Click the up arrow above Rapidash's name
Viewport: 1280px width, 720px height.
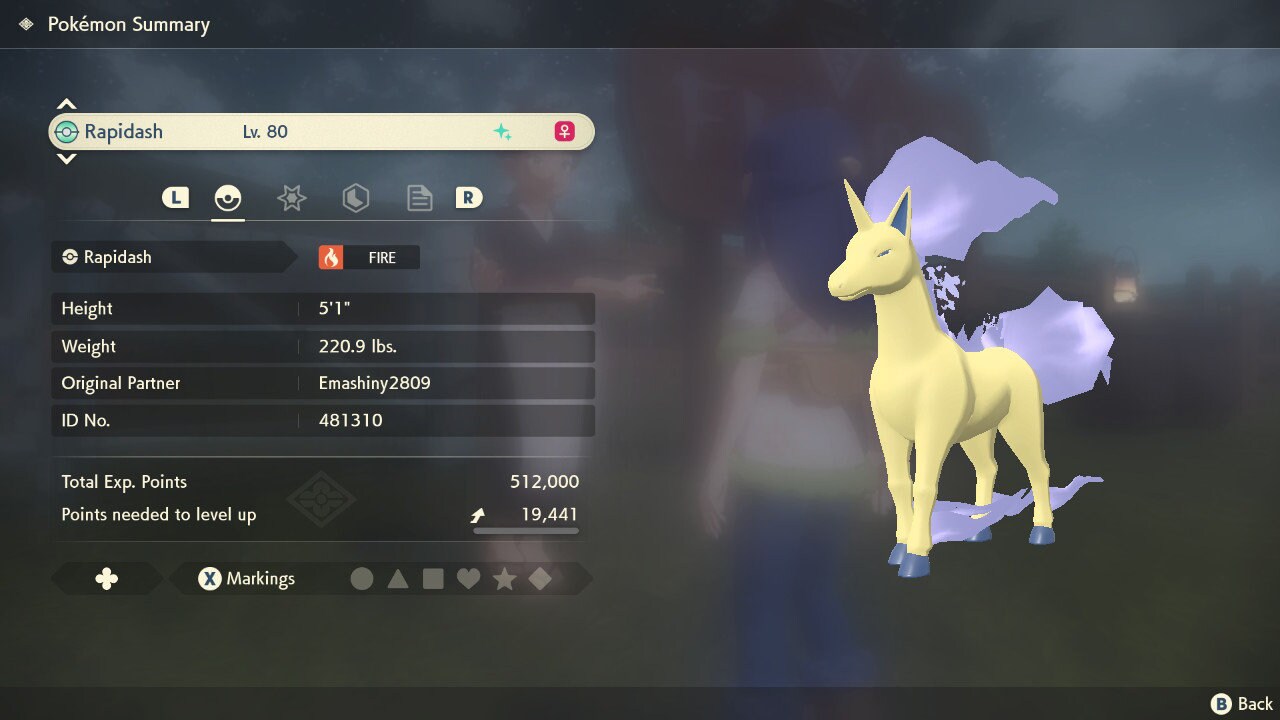click(x=66, y=104)
